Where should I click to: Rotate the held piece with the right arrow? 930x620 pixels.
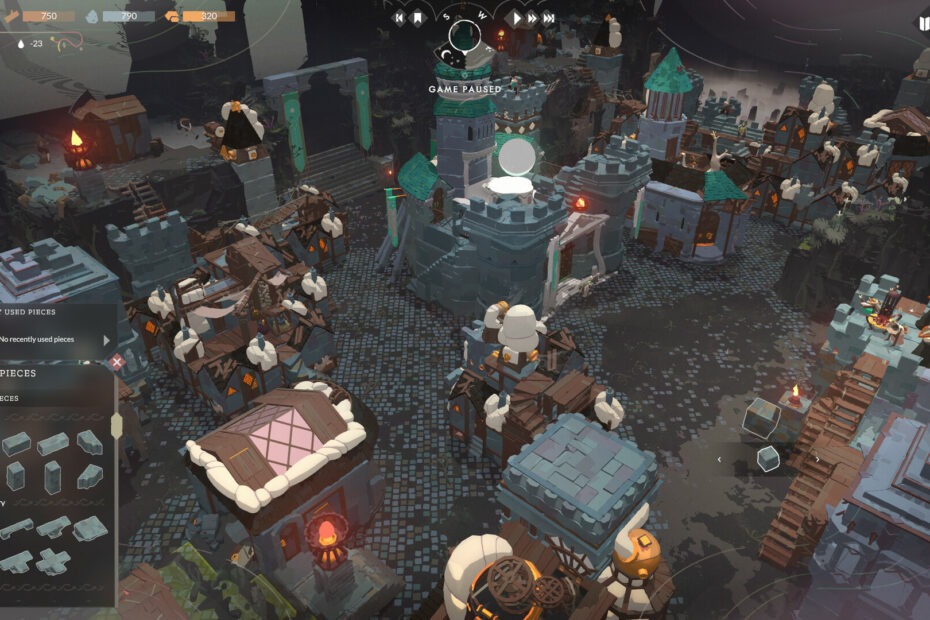[817, 459]
